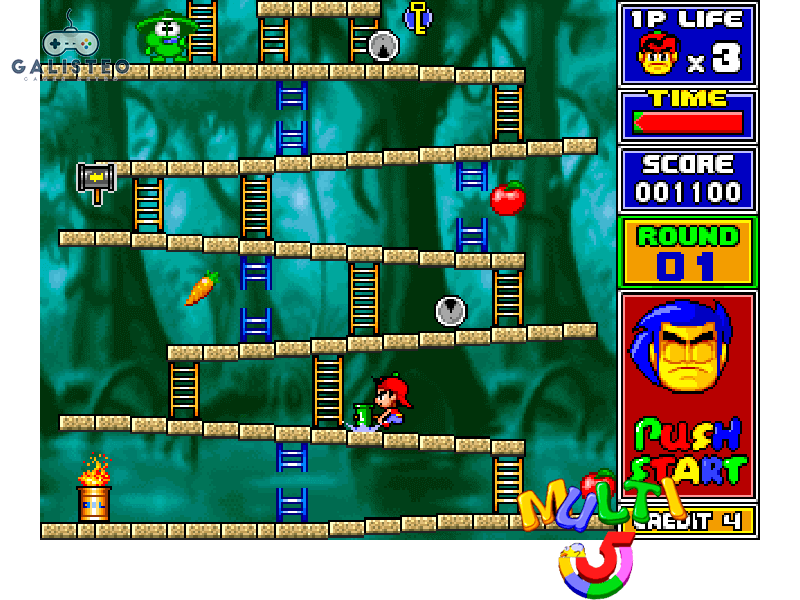Open the Galisteo gamepad channel logo
Screen dimensions: 800x600
[x=70, y=50]
